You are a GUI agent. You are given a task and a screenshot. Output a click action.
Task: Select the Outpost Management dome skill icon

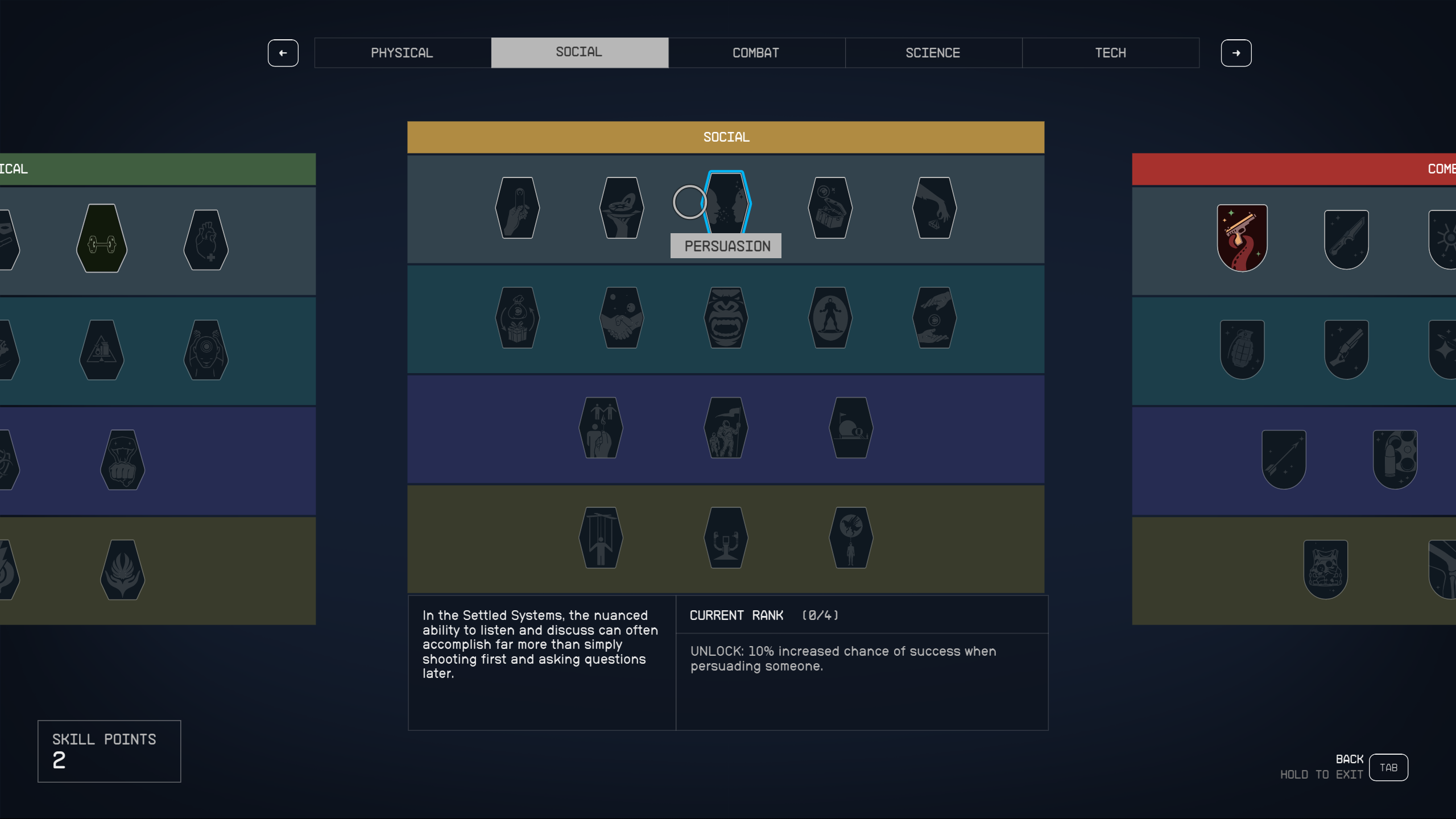click(851, 428)
